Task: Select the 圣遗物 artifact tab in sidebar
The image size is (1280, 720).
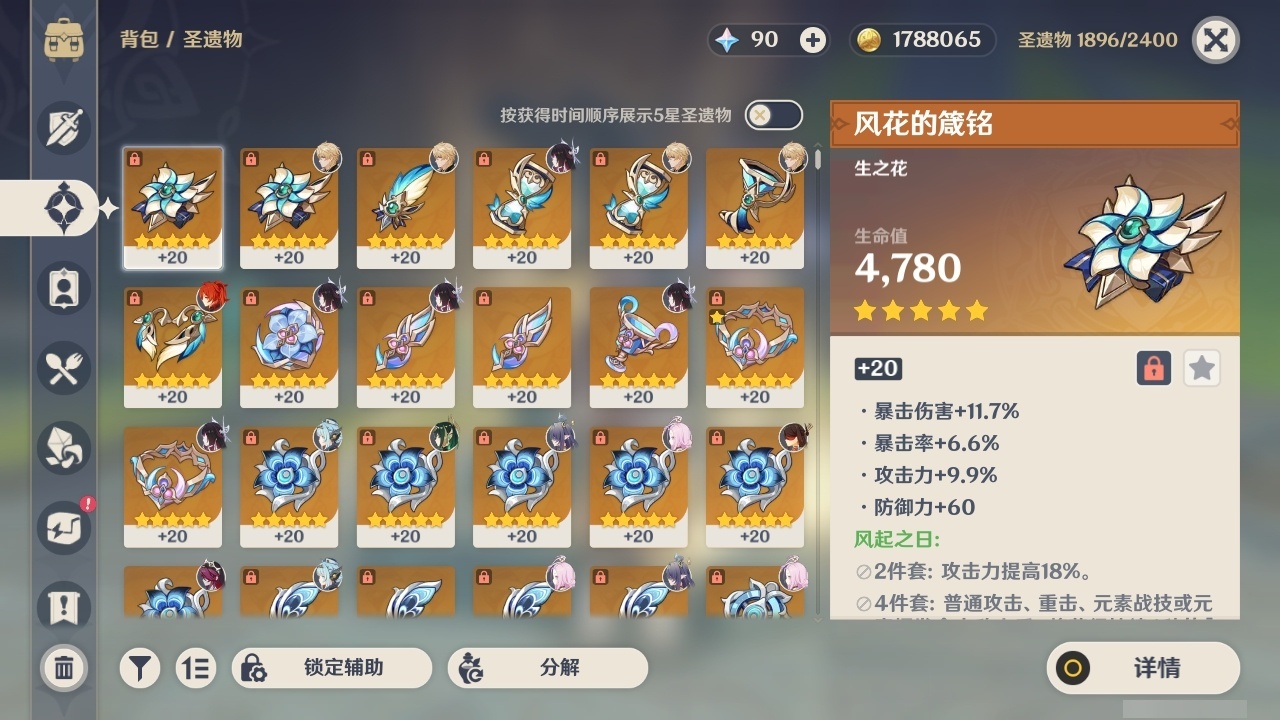Action: pyautogui.click(x=66, y=207)
